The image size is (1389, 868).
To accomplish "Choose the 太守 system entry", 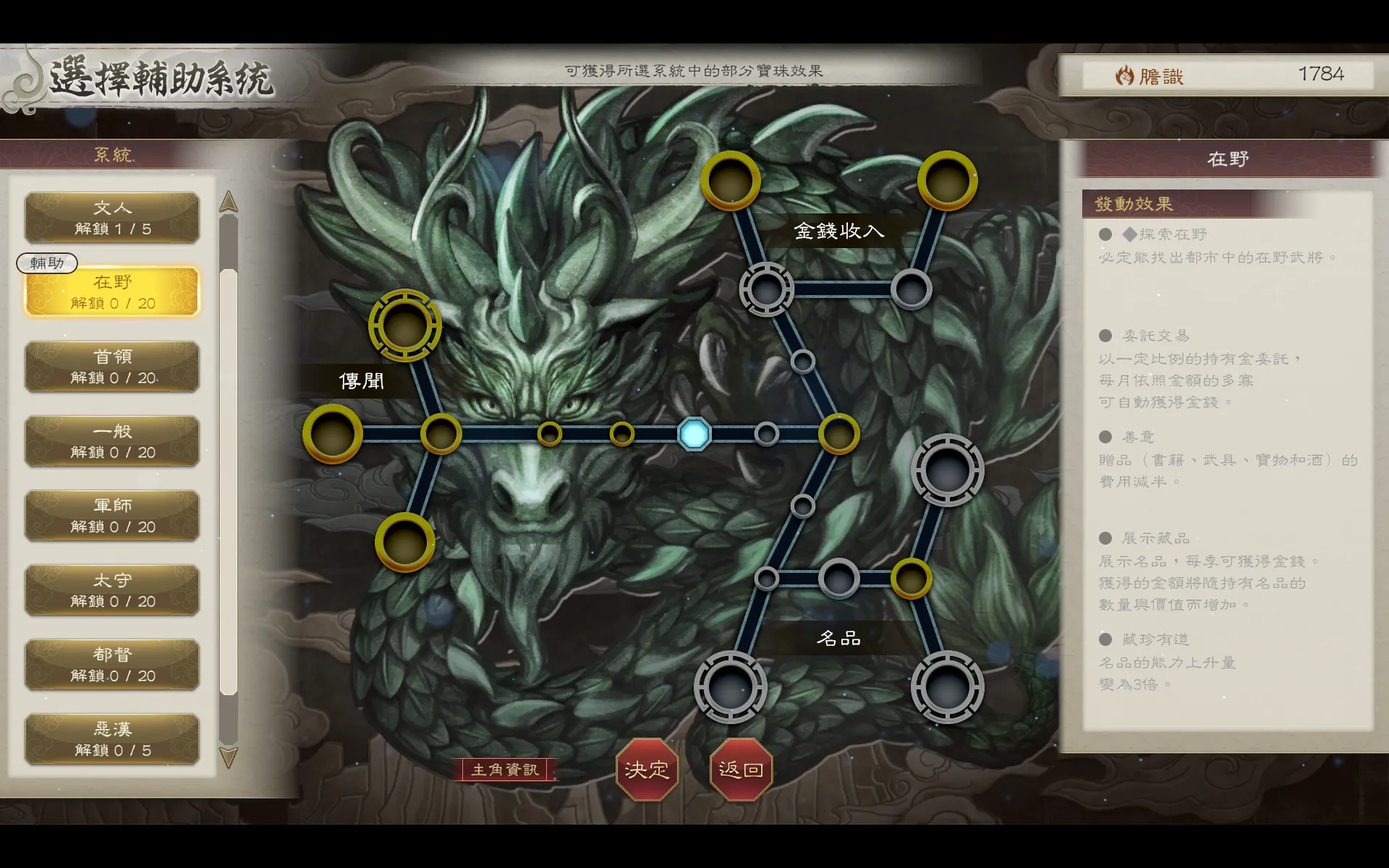I will 112,590.
